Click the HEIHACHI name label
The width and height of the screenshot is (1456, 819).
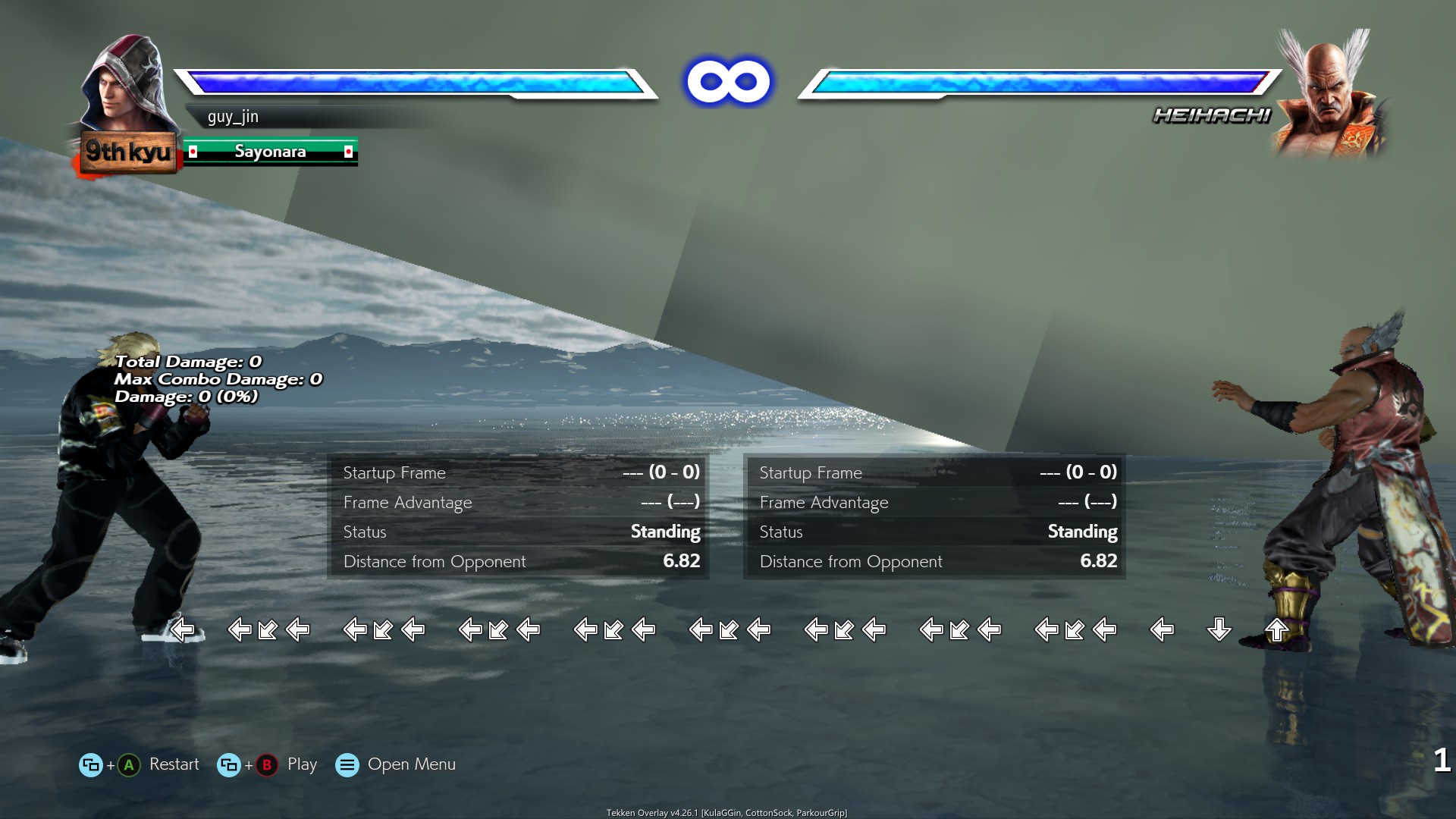pyautogui.click(x=1211, y=115)
